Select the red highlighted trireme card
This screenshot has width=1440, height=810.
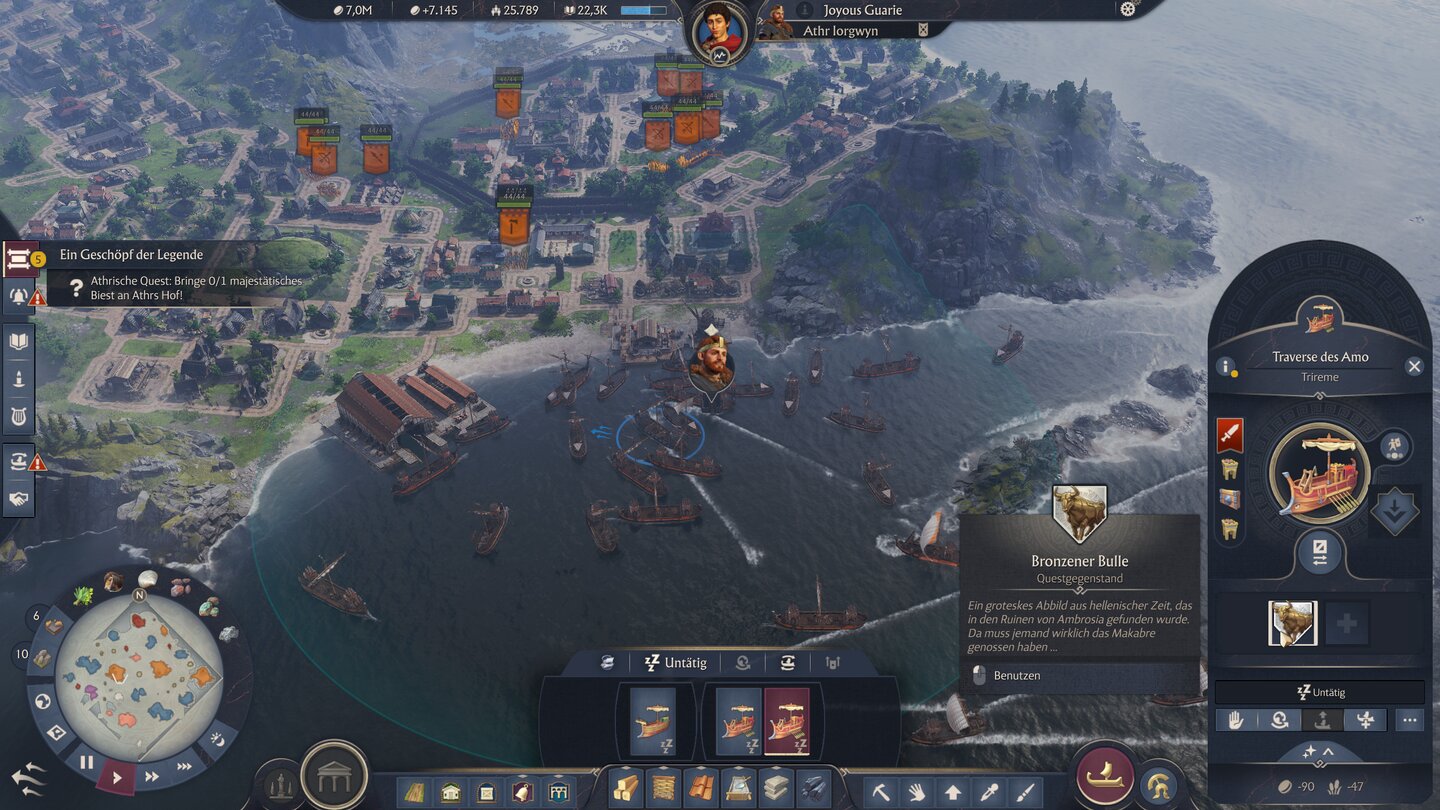click(x=786, y=721)
